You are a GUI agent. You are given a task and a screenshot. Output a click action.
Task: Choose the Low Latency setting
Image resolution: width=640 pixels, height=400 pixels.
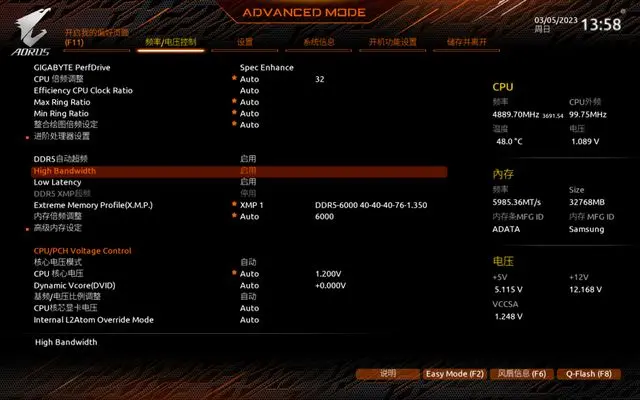pos(56,182)
